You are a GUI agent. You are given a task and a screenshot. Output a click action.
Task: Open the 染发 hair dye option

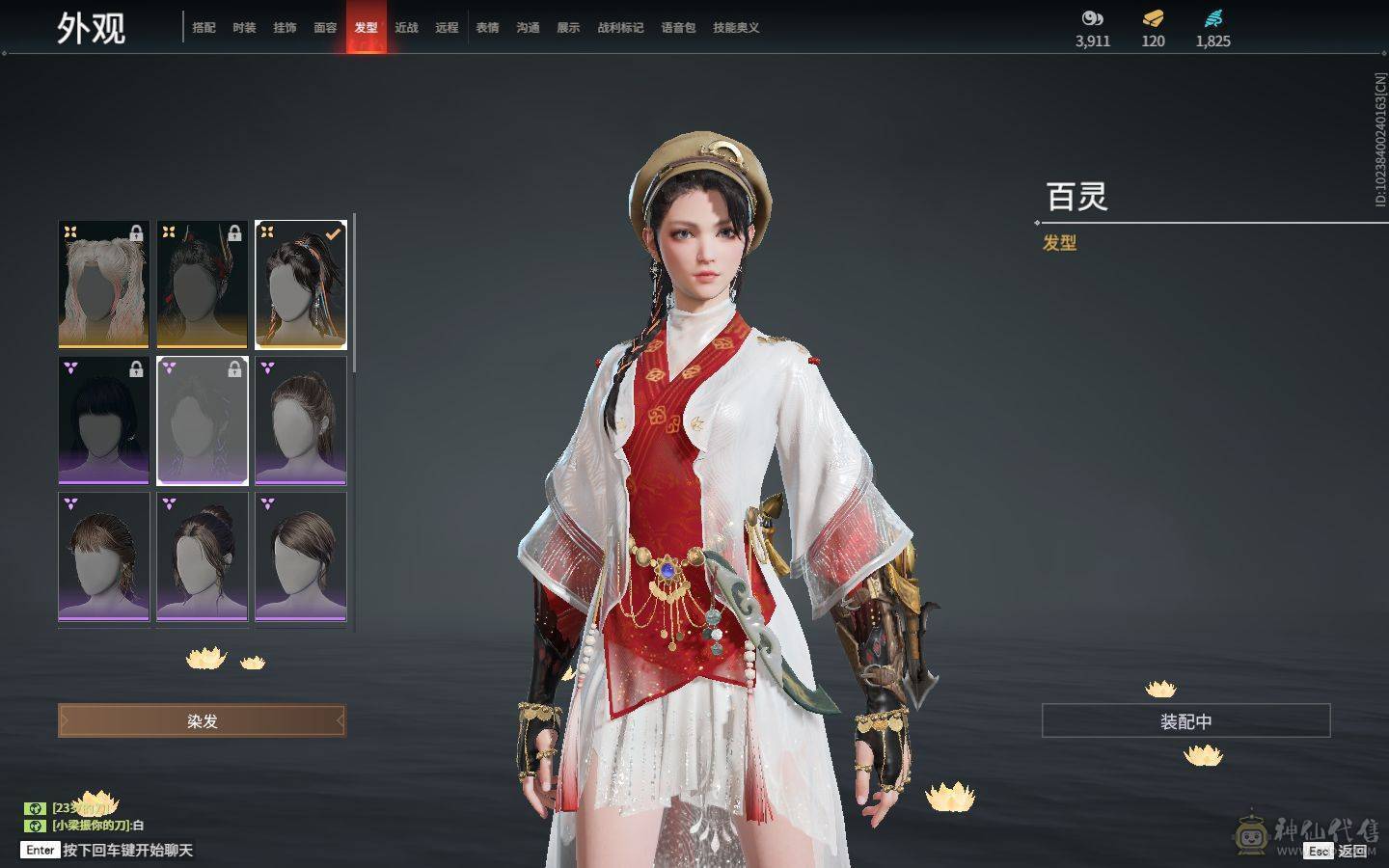click(202, 720)
